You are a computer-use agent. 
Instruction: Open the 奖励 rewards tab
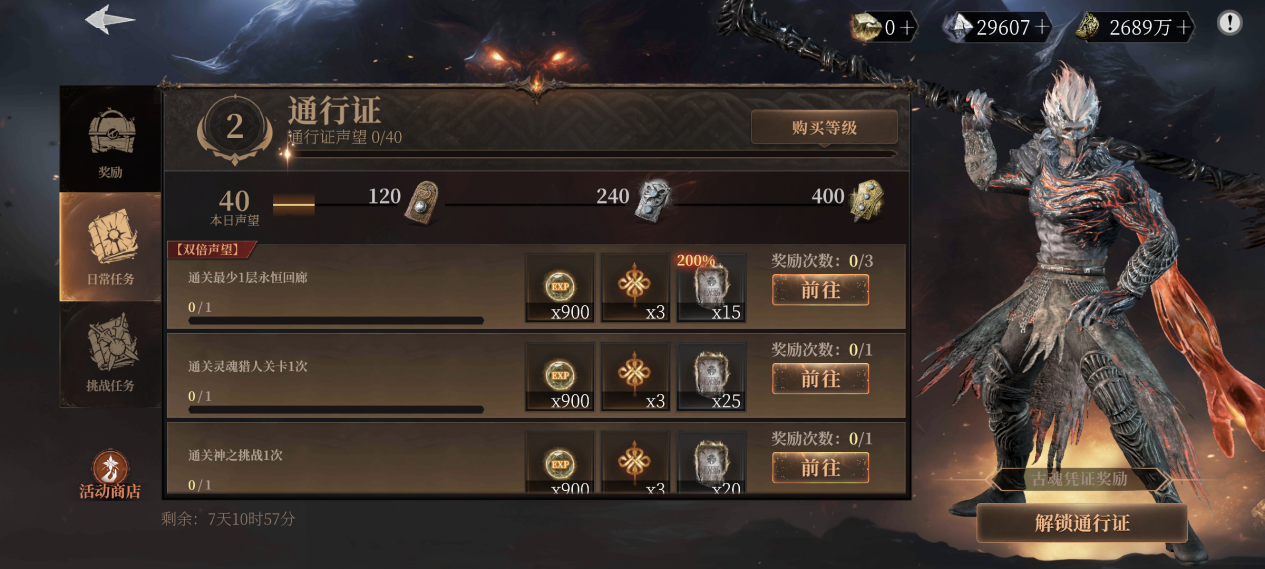[110, 140]
